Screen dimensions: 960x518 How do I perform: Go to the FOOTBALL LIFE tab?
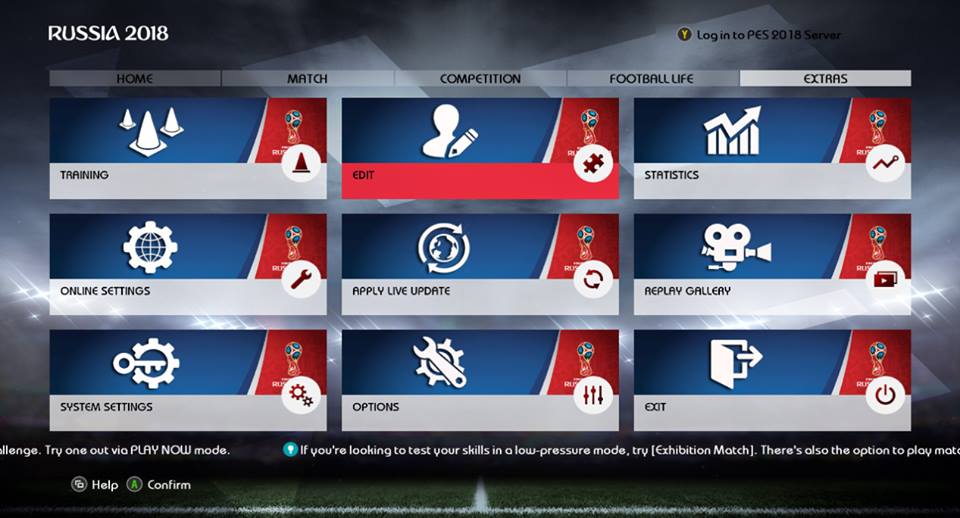(x=652, y=78)
